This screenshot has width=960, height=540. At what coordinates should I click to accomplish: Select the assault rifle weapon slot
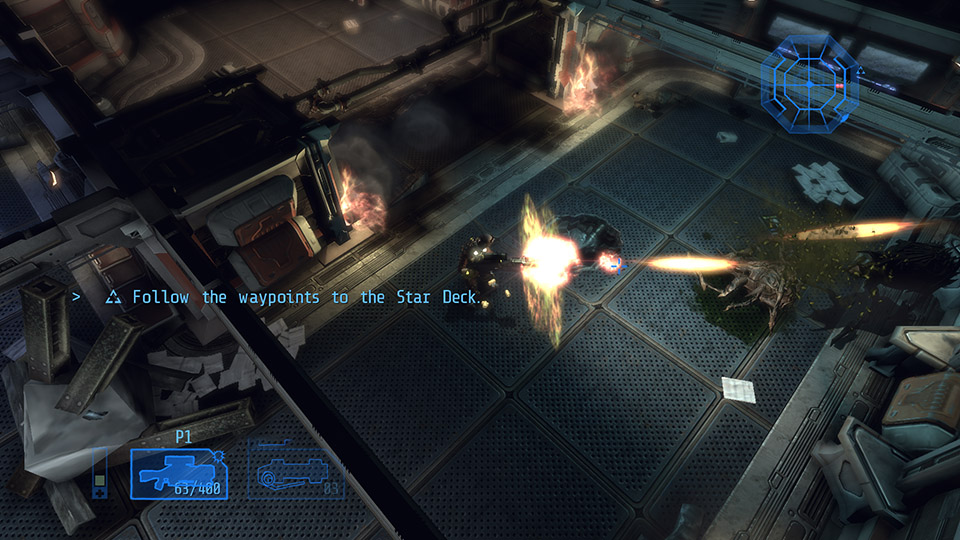(x=179, y=473)
